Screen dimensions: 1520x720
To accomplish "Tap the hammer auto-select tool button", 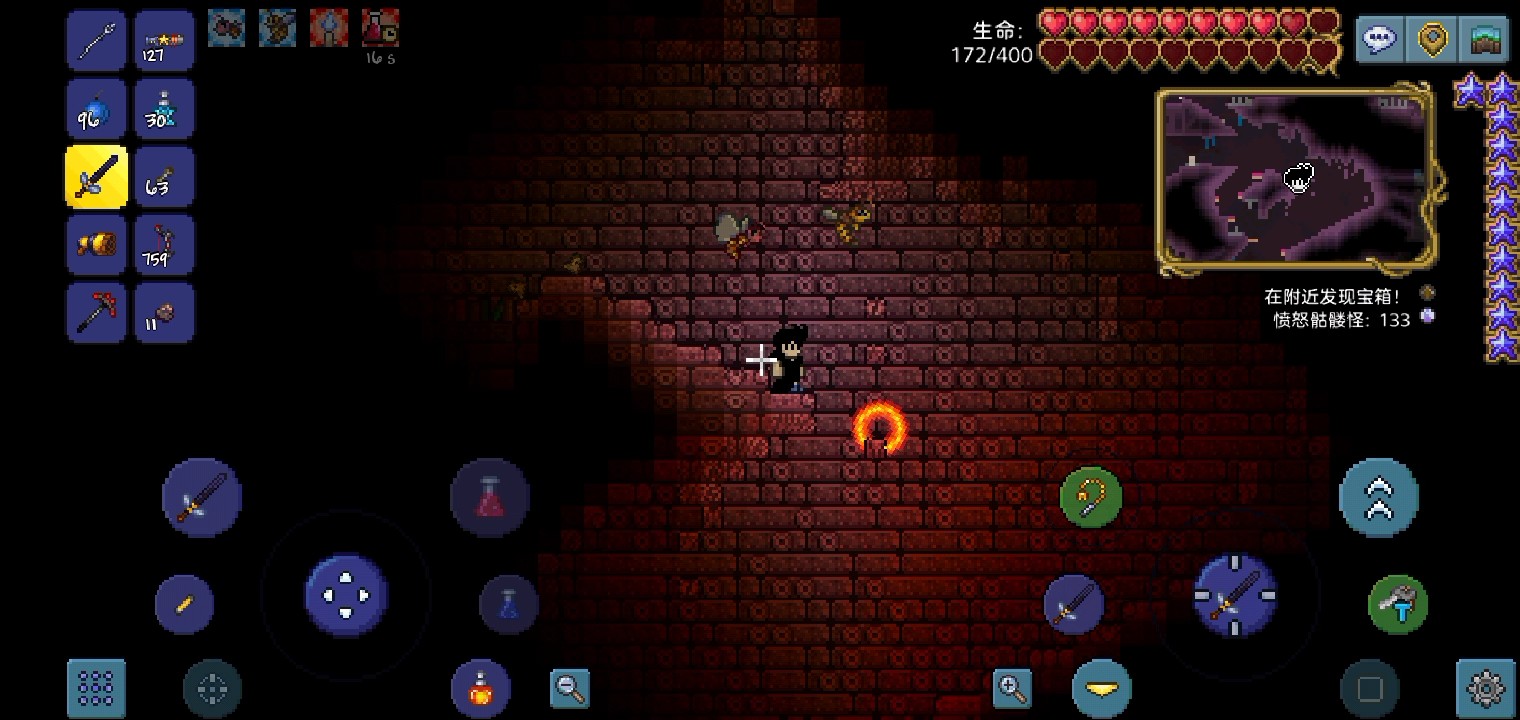I will [1397, 604].
